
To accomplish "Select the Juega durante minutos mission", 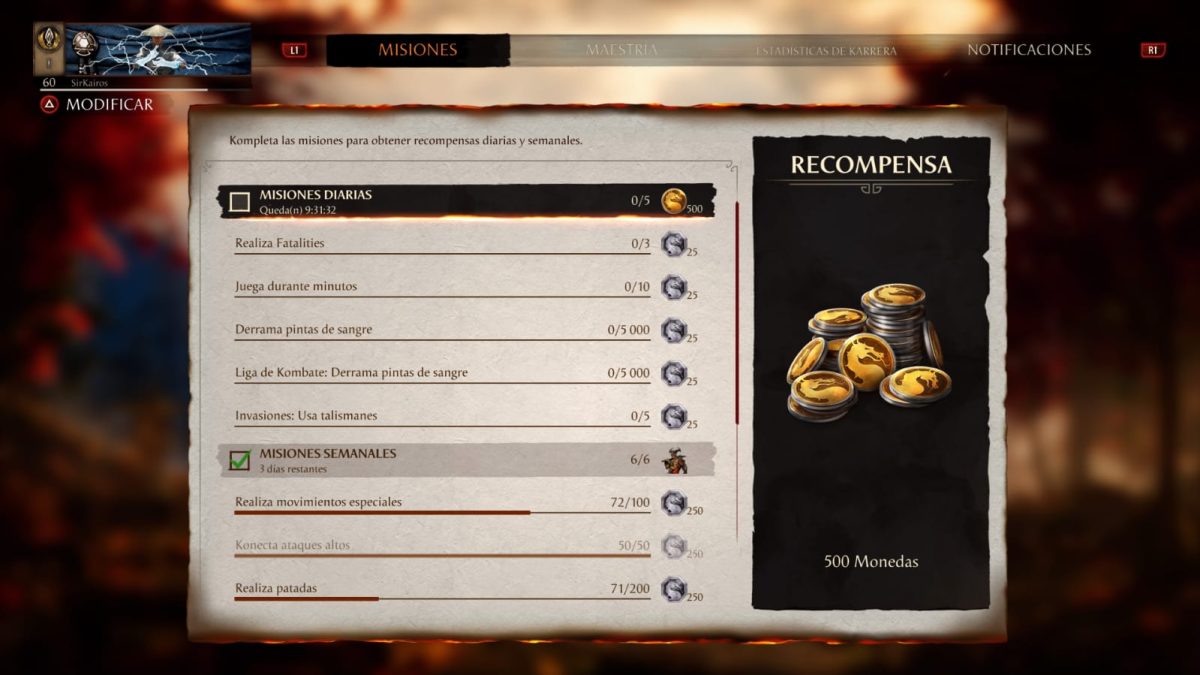I will (x=440, y=287).
